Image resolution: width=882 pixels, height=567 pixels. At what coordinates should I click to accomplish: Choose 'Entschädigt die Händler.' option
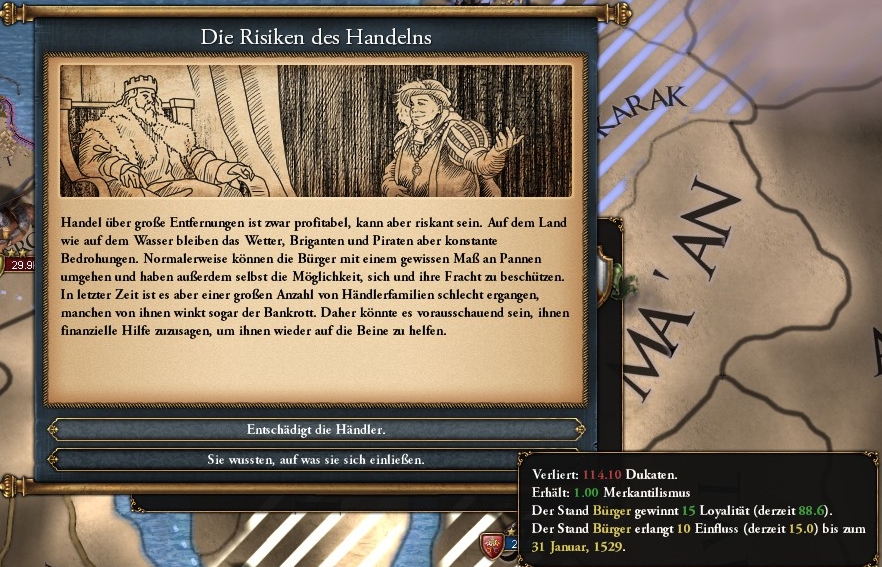pos(316,429)
